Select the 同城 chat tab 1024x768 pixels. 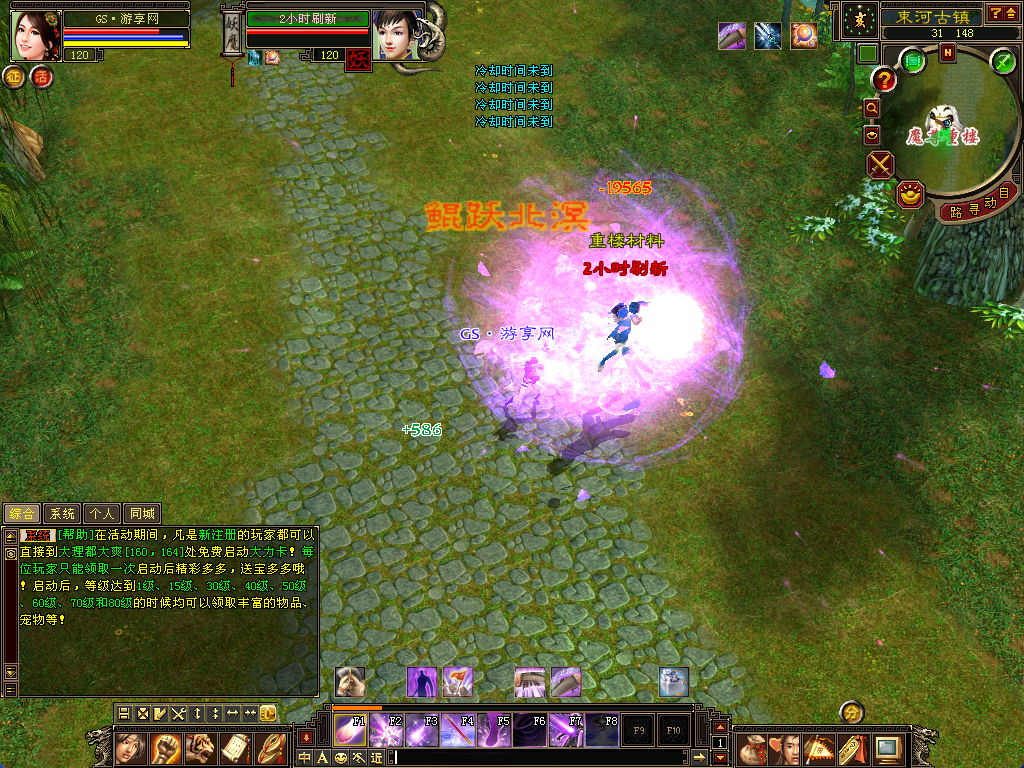coord(143,514)
